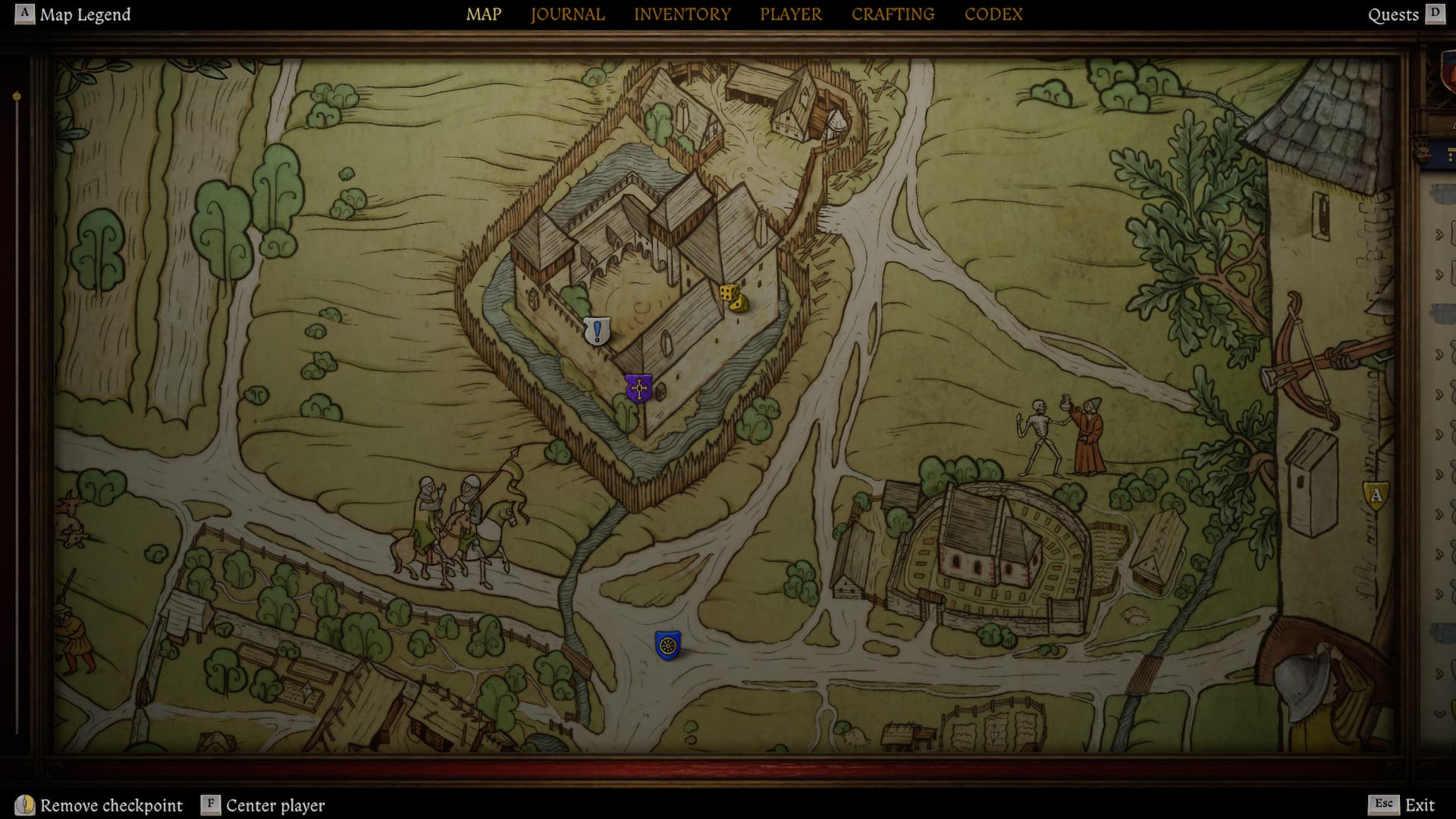
Task: Click the white exclamation quest marker
Action: 598,331
